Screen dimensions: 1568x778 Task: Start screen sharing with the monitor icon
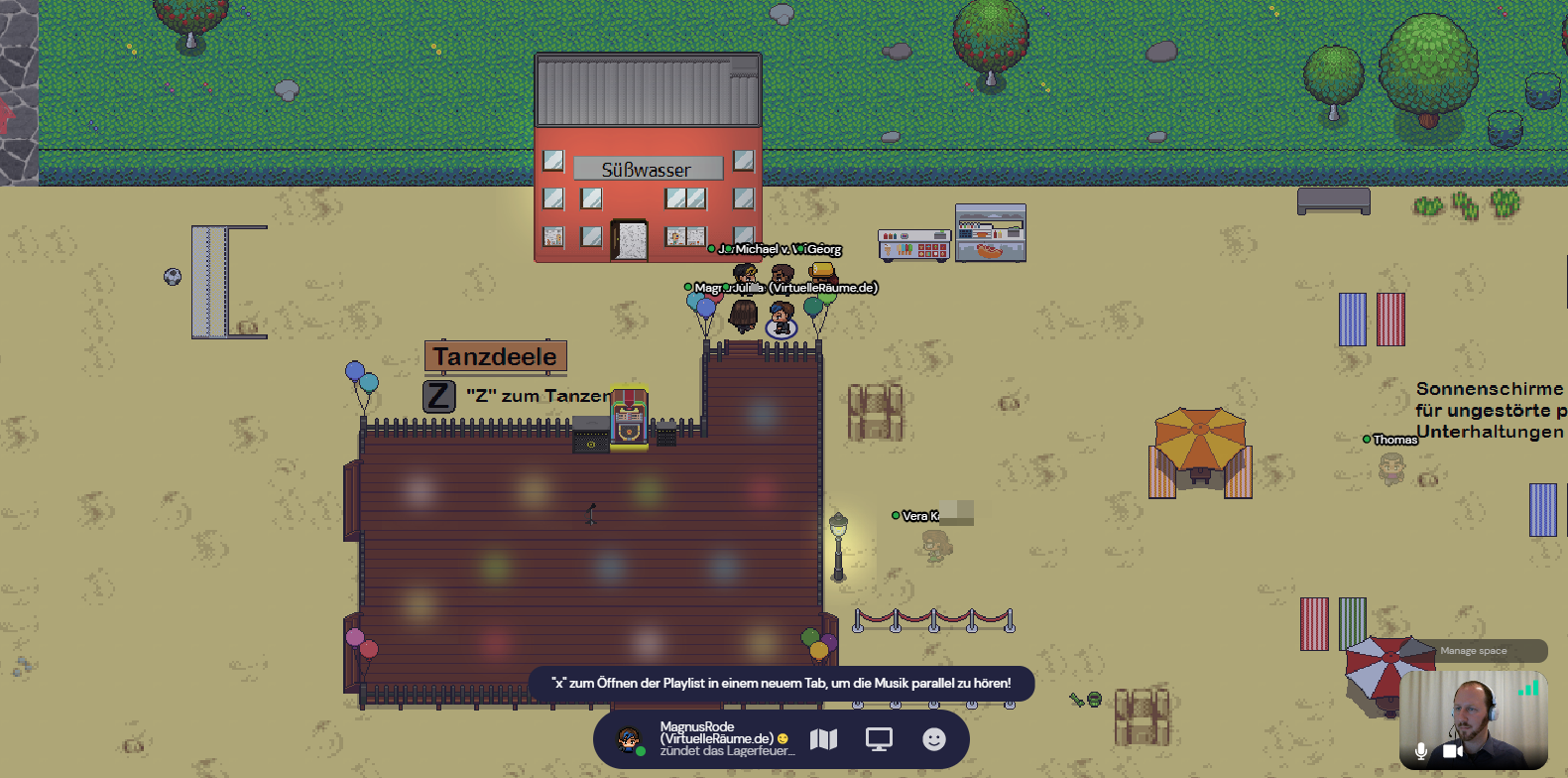click(x=879, y=739)
